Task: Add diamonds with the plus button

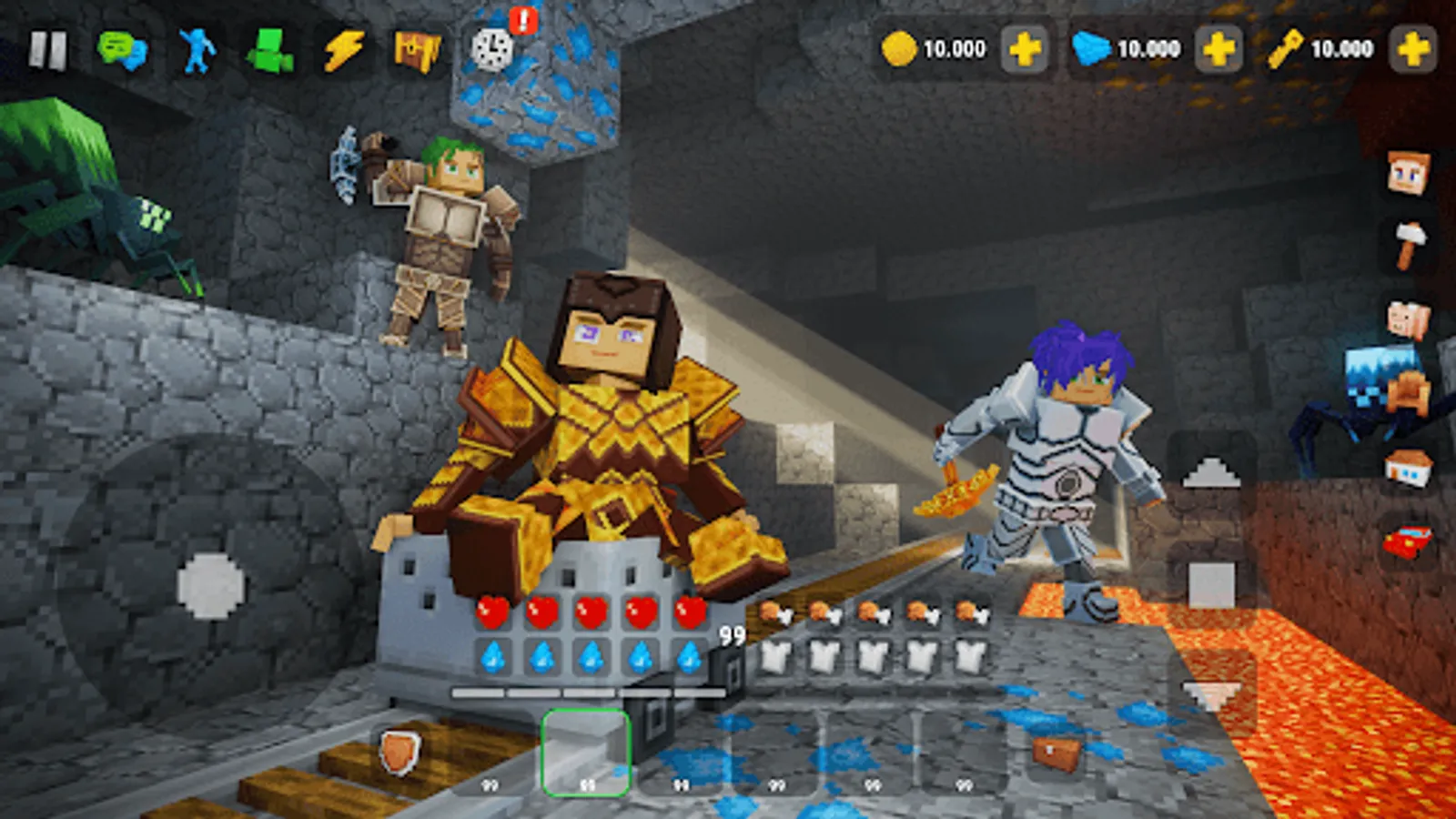Action: (1217, 49)
